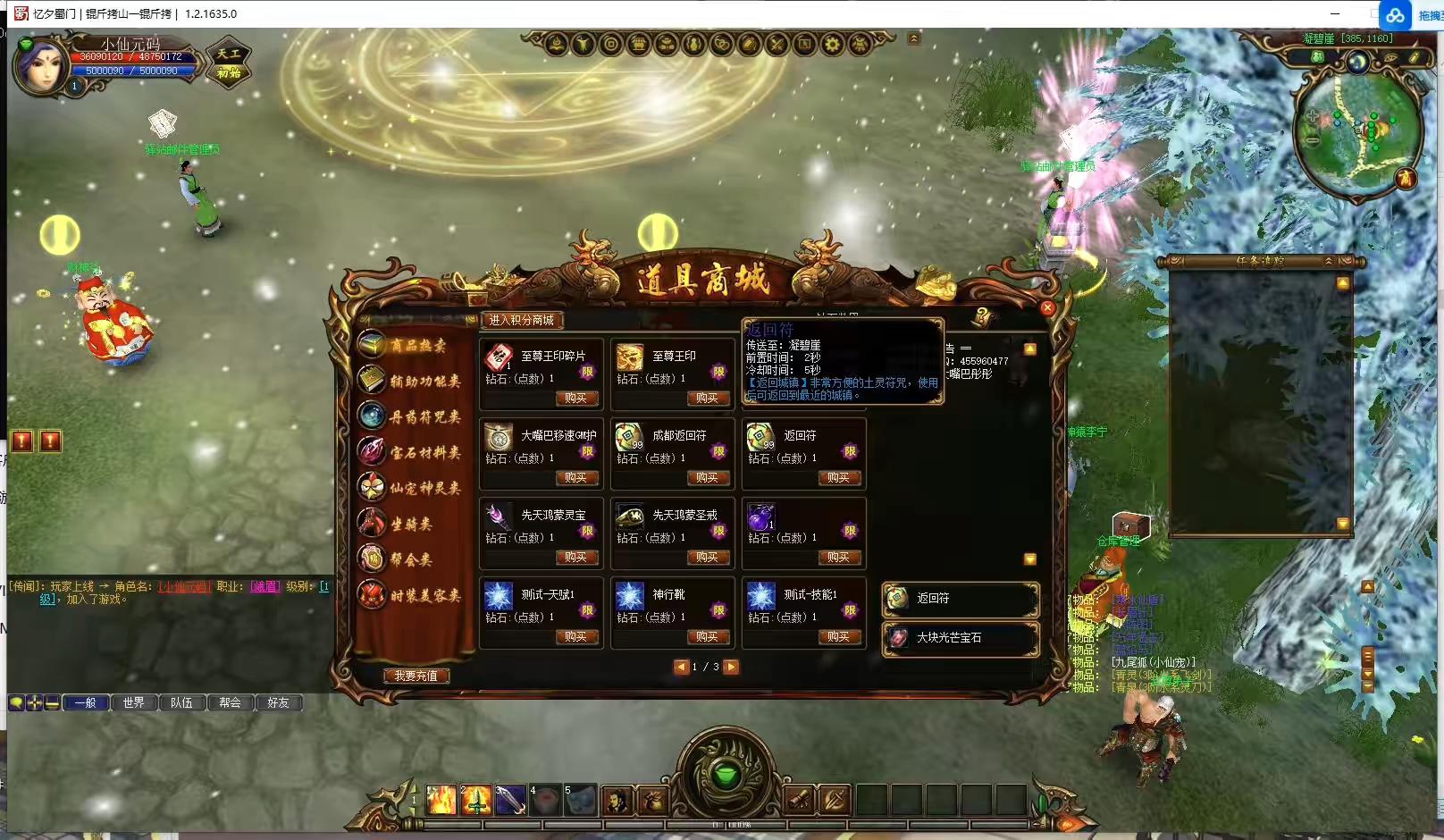Switch chat to the 世界 channel
Viewport: 1444px width, 840px height.
tap(134, 703)
